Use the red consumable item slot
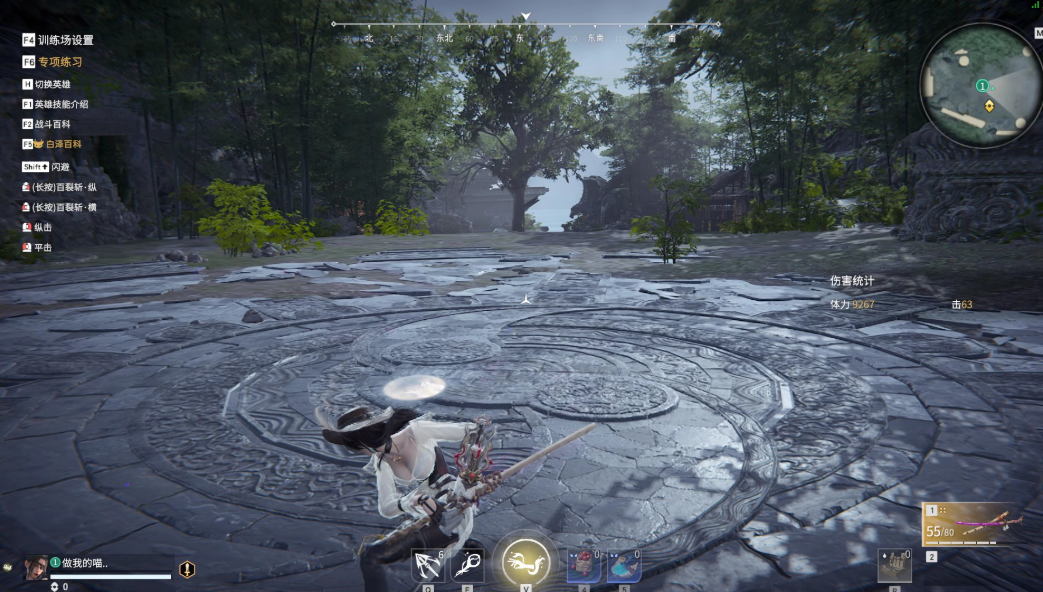The height and width of the screenshot is (592, 1043). pos(583,565)
